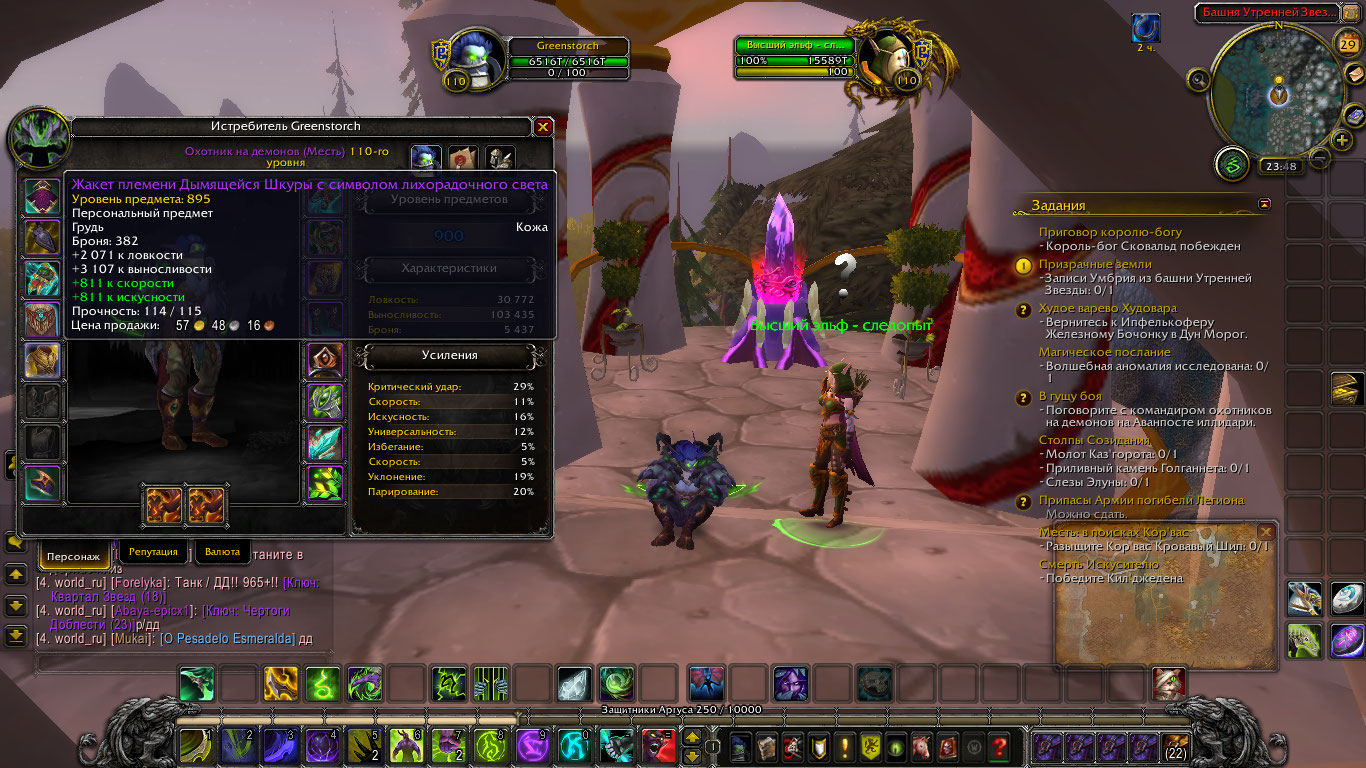Screen dimensions: 1366x768
Task: Open the backpack showing 22 free slots
Action: [1174, 747]
